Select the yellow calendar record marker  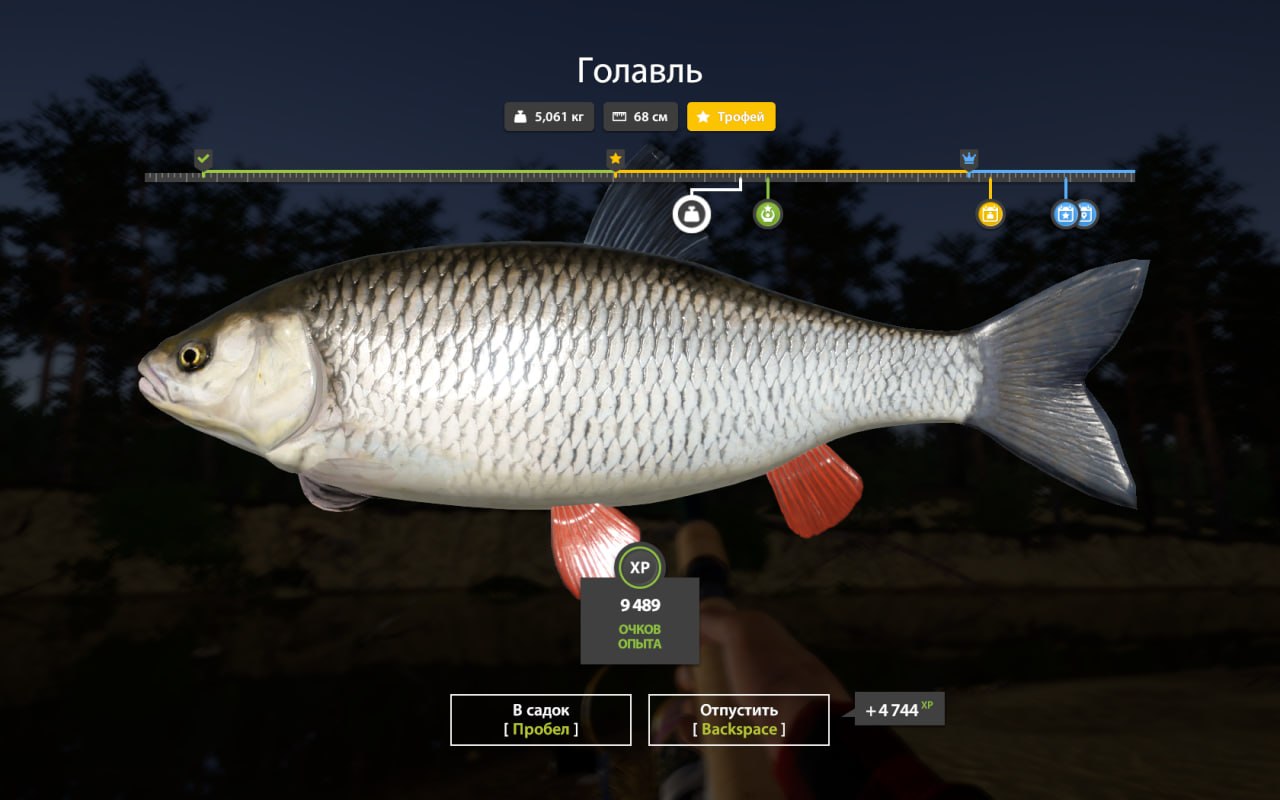click(x=990, y=214)
